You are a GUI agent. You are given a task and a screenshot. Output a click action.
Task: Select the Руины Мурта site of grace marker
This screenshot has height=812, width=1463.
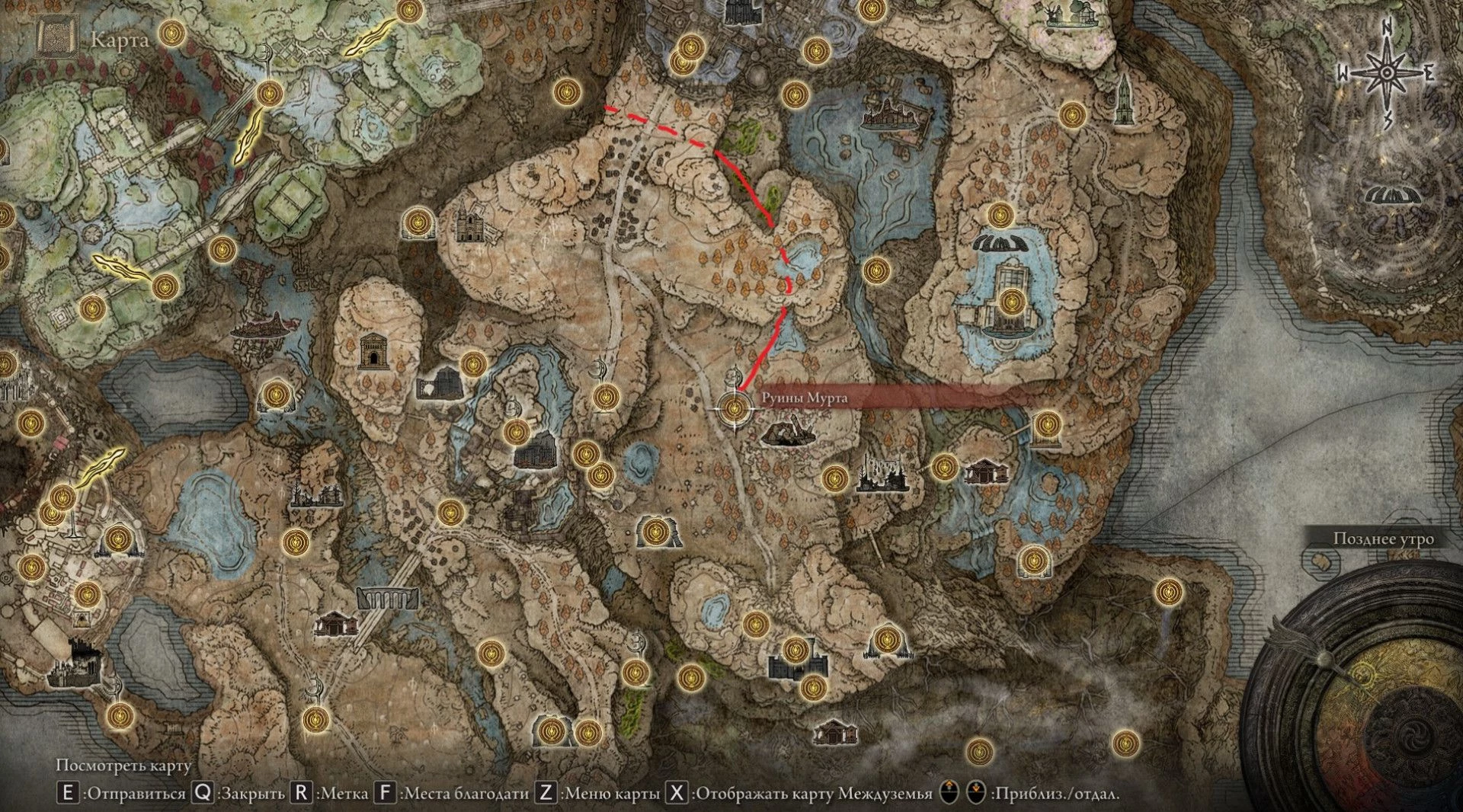click(735, 408)
